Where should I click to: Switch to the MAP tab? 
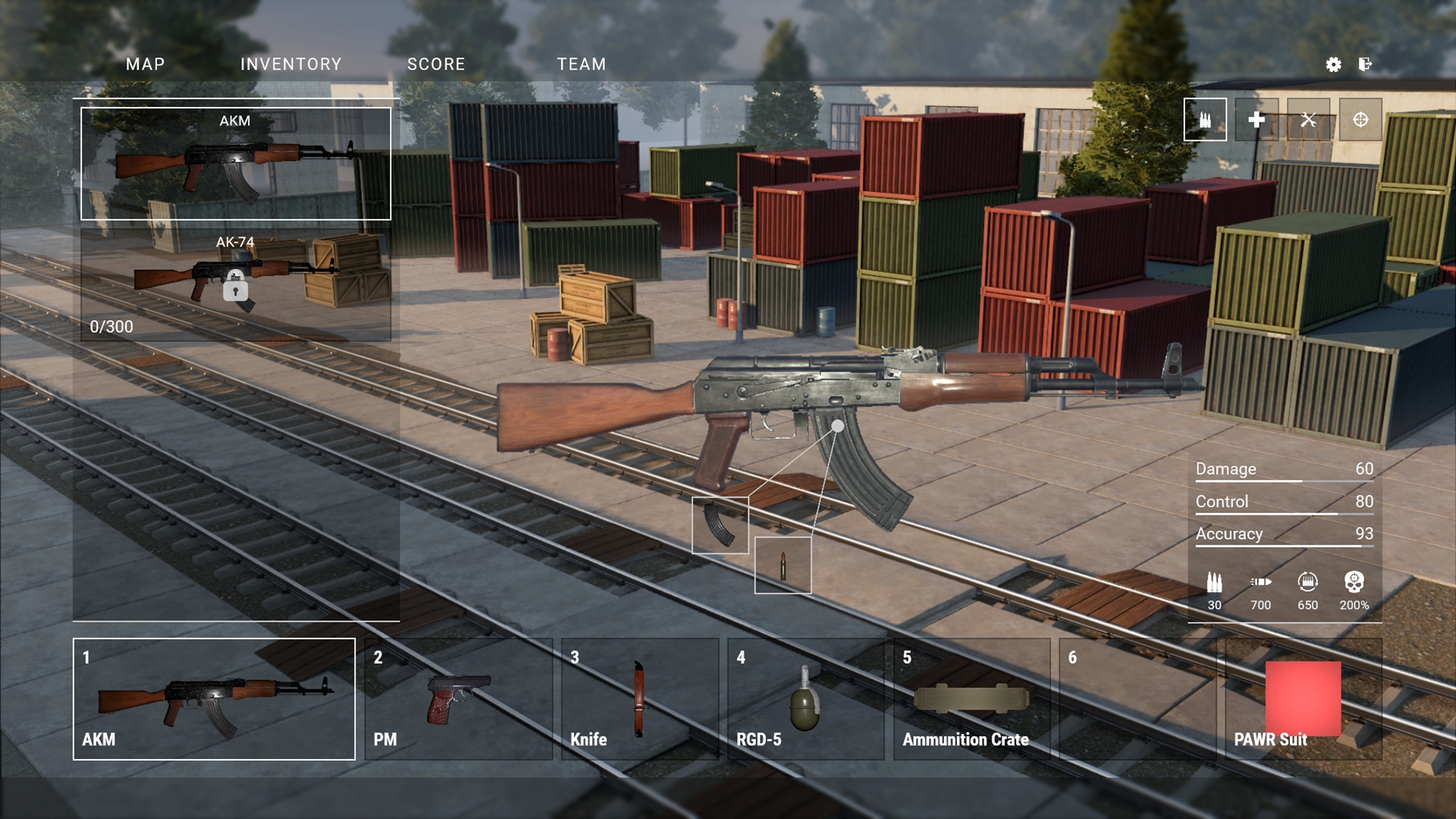click(x=145, y=64)
